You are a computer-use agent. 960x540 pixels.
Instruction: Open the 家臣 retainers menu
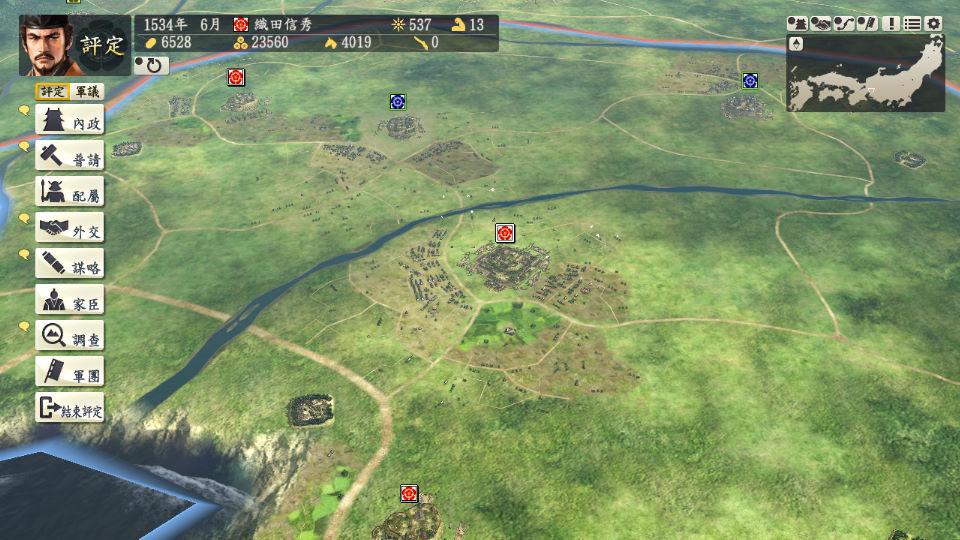[70, 300]
